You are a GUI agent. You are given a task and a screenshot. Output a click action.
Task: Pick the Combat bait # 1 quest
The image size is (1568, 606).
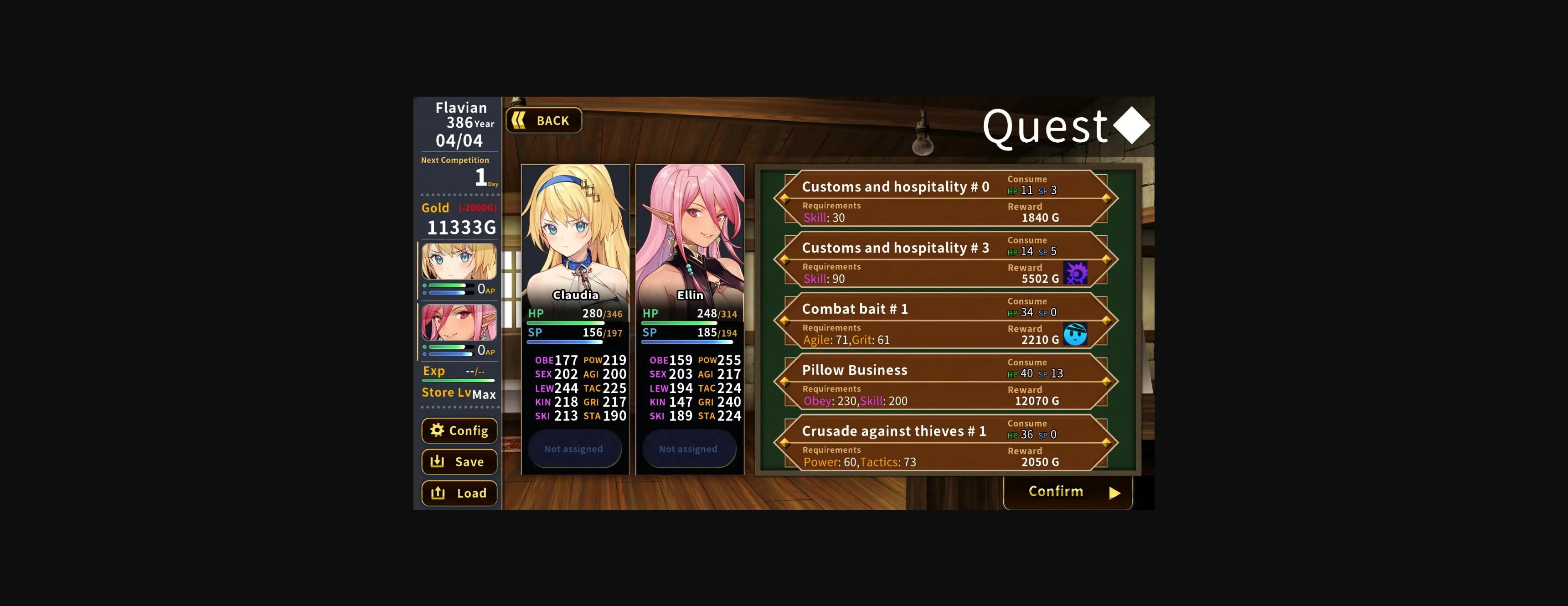point(945,321)
